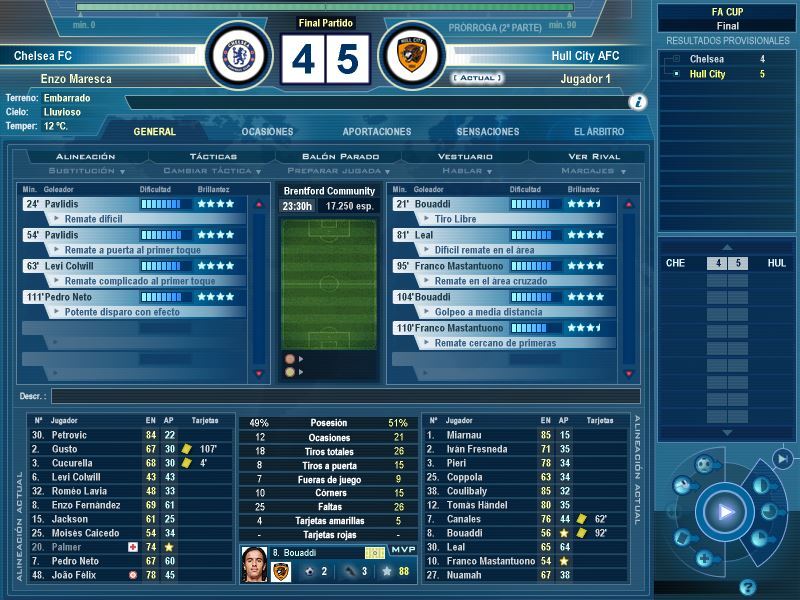Screen dimensions: 800x600
Task: Click the medical cross icon in control wheel
Action: click(703, 558)
